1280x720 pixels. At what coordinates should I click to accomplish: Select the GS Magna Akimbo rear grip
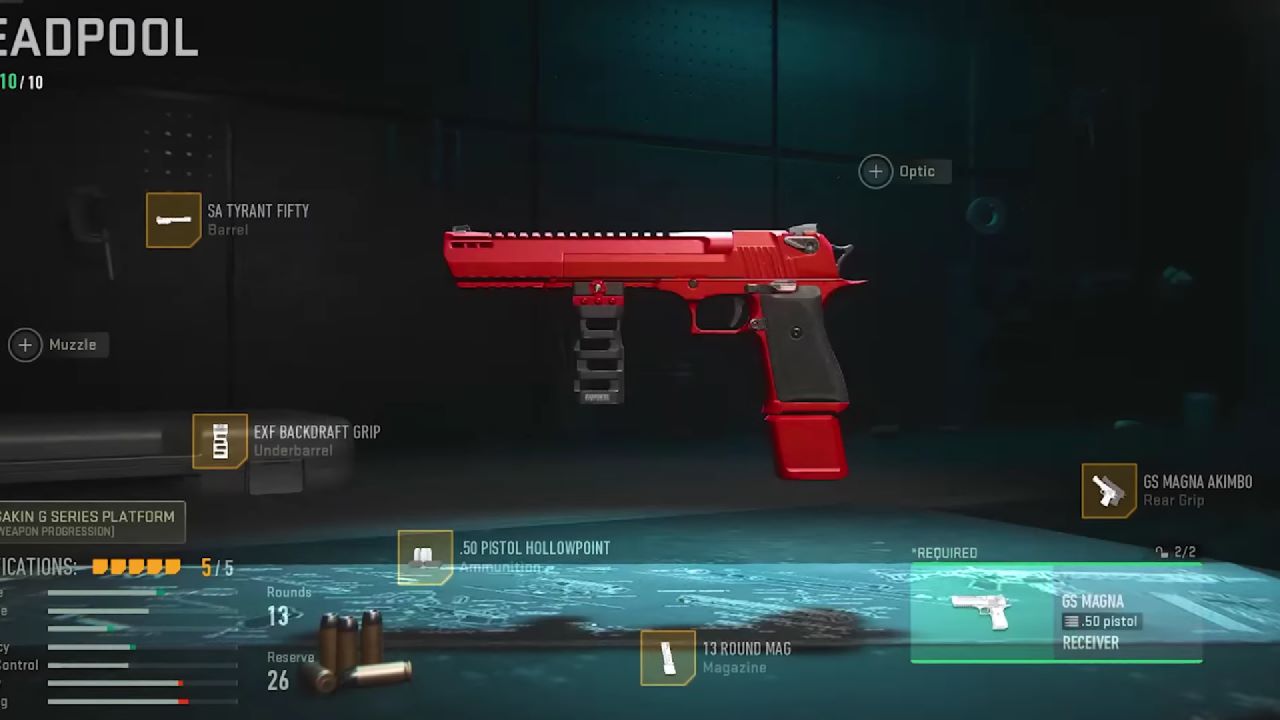pyautogui.click(x=1108, y=491)
